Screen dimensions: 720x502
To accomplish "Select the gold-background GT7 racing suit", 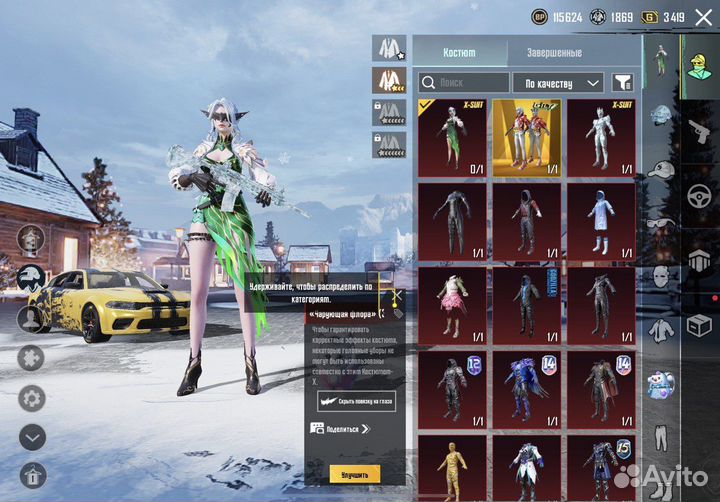I will (x=526, y=137).
